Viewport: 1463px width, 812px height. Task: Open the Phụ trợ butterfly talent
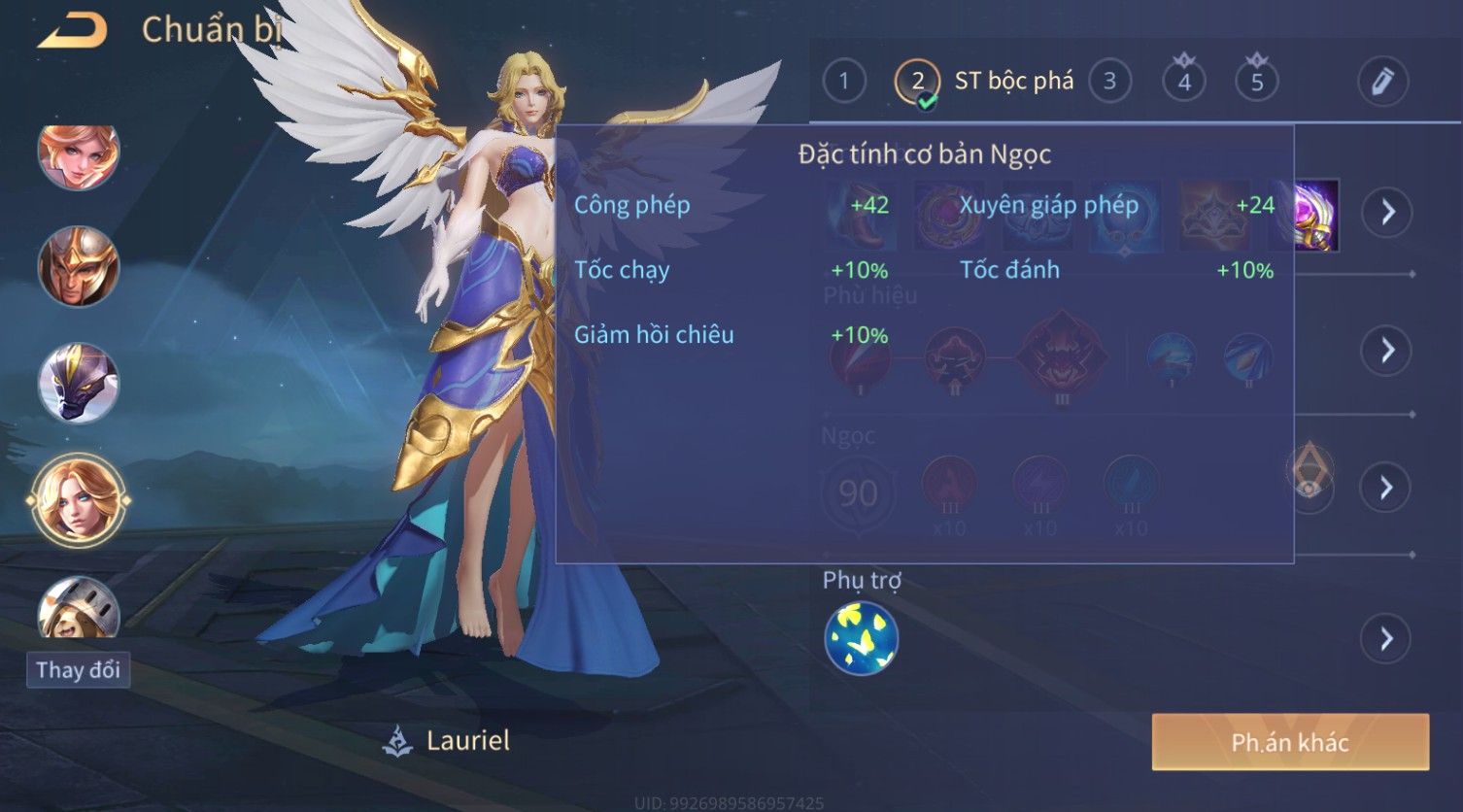(x=861, y=638)
